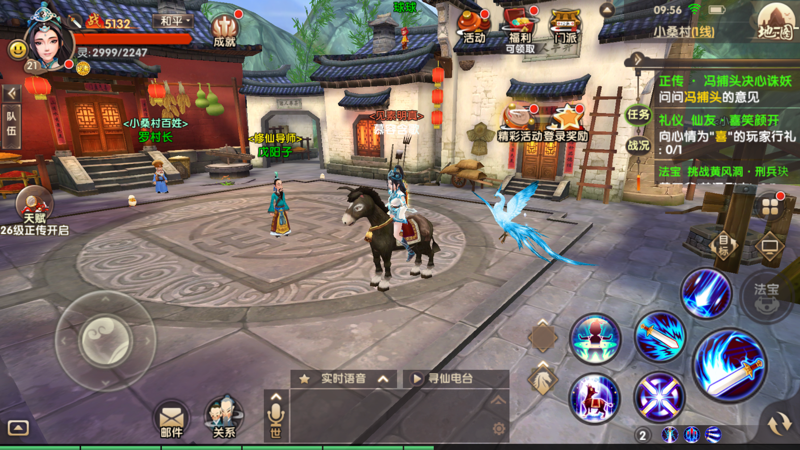Open the 成就 achievements icon
The height and width of the screenshot is (450, 800).
[x=224, y=27]
